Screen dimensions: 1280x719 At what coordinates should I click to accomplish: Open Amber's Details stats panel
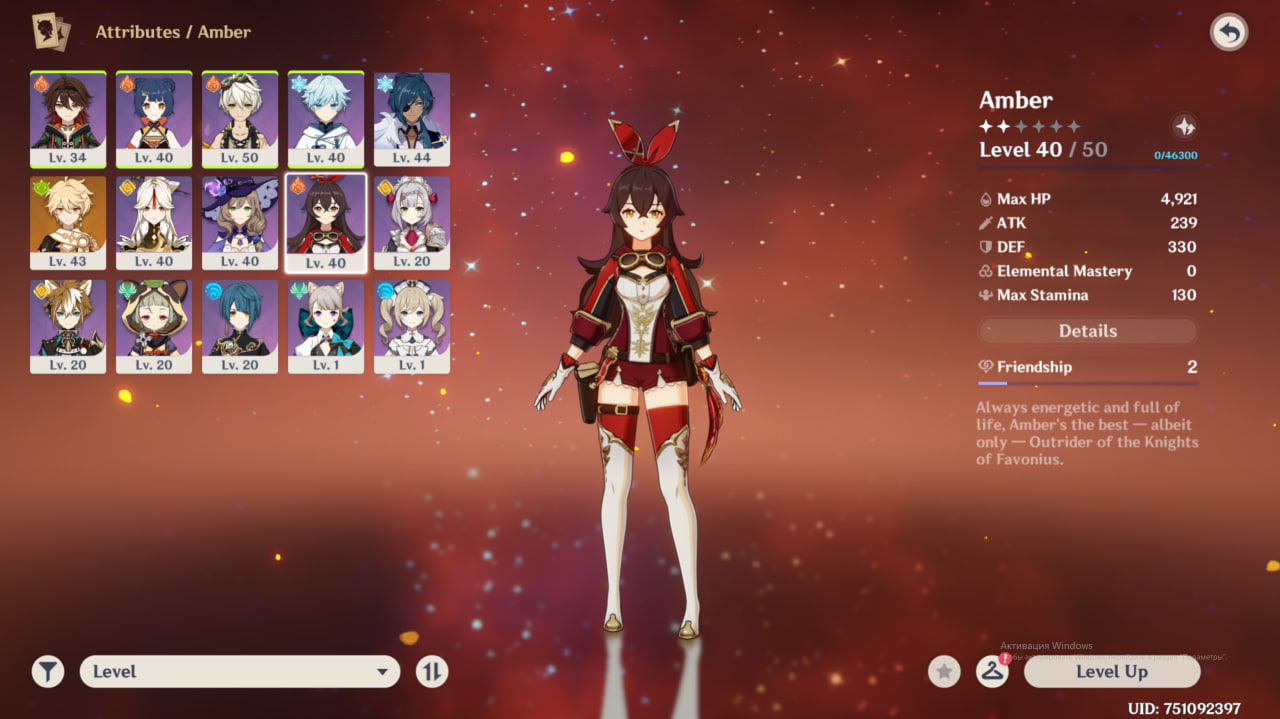1087,331
